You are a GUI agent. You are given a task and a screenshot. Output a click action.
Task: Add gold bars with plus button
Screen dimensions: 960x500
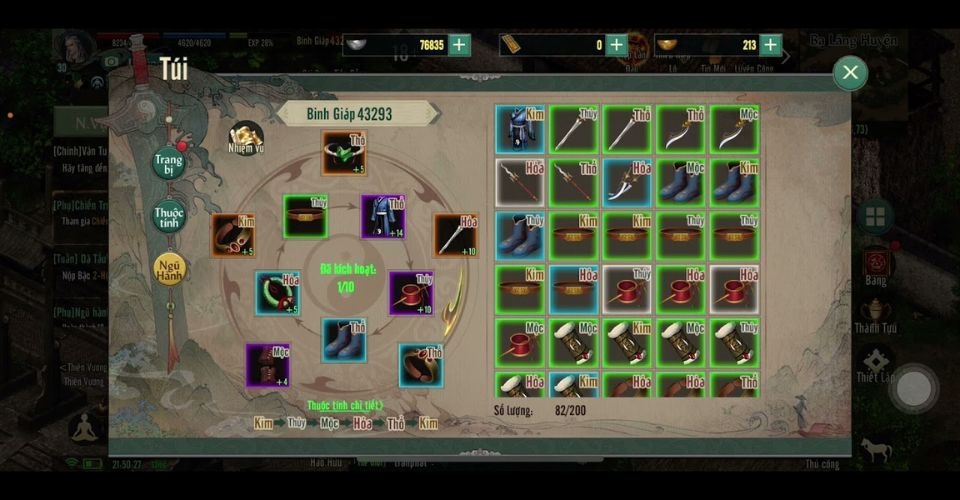pos(616,44)
